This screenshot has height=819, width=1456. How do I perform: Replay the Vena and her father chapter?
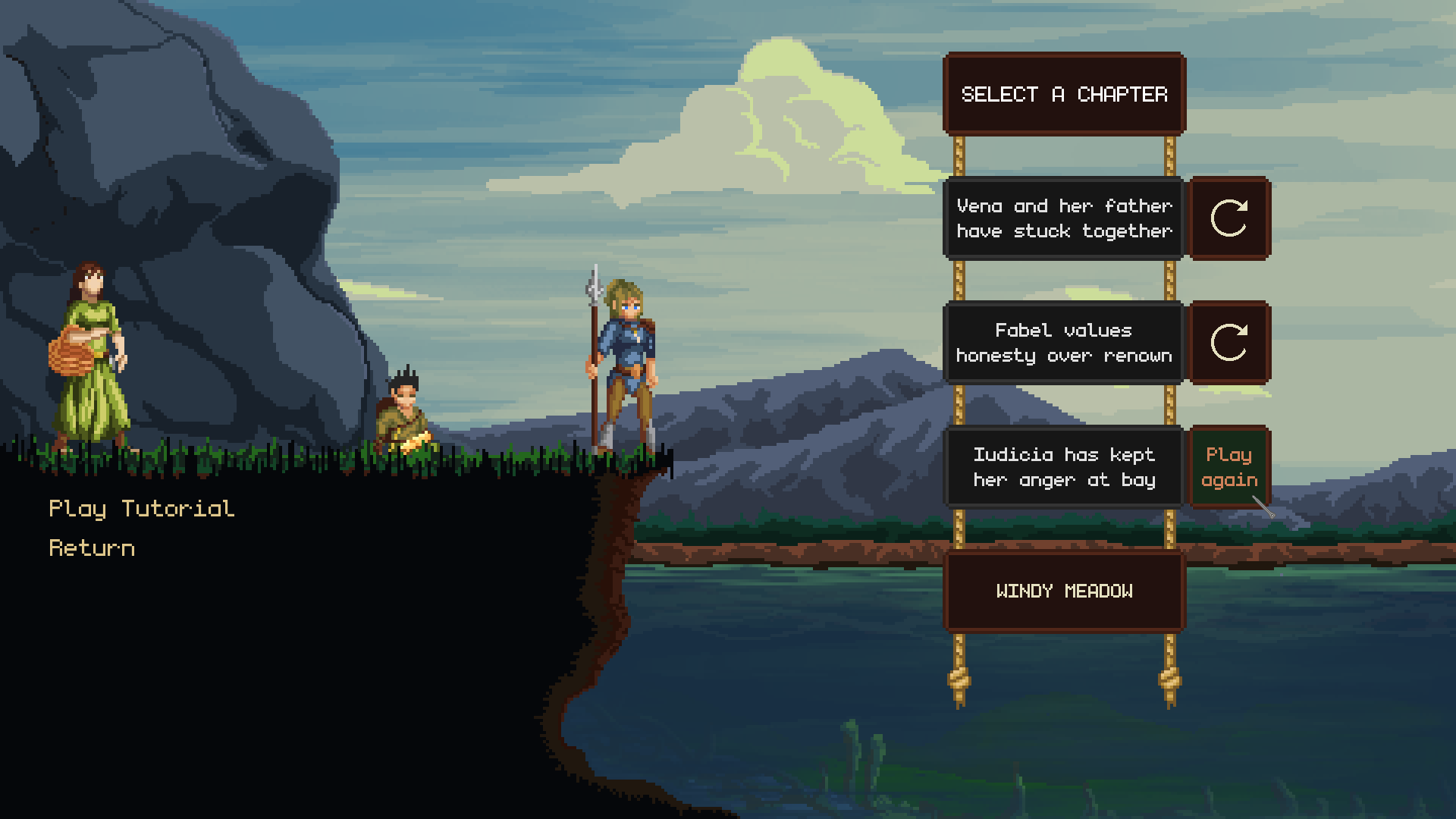tap(1228, 218)
